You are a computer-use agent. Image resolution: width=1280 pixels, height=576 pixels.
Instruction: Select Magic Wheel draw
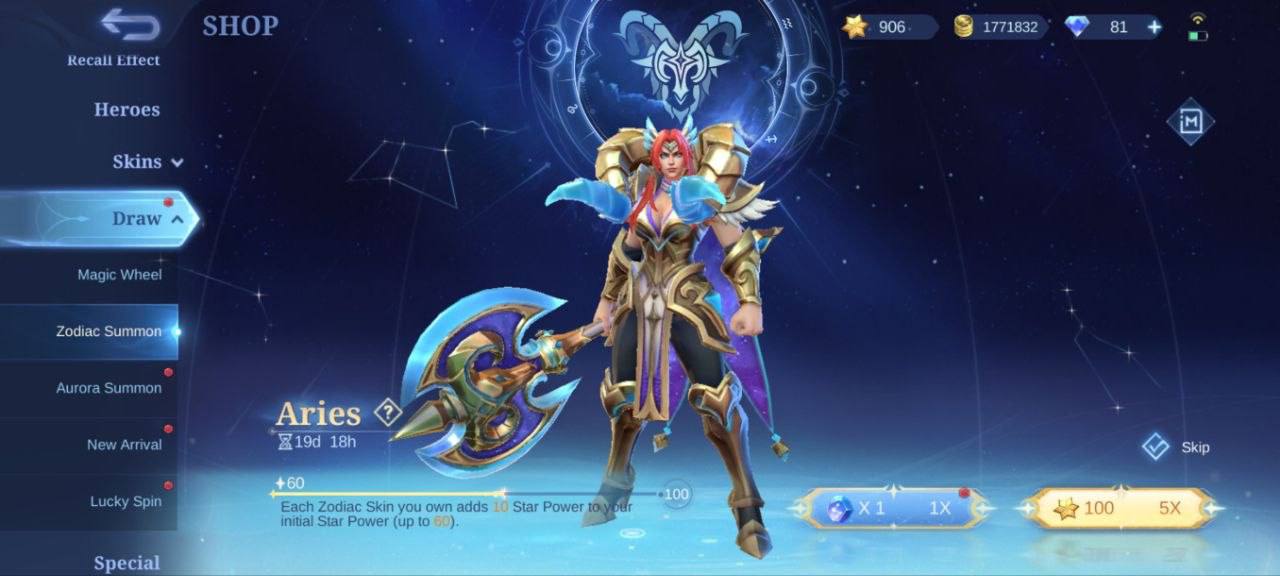[x=119, y=275]
